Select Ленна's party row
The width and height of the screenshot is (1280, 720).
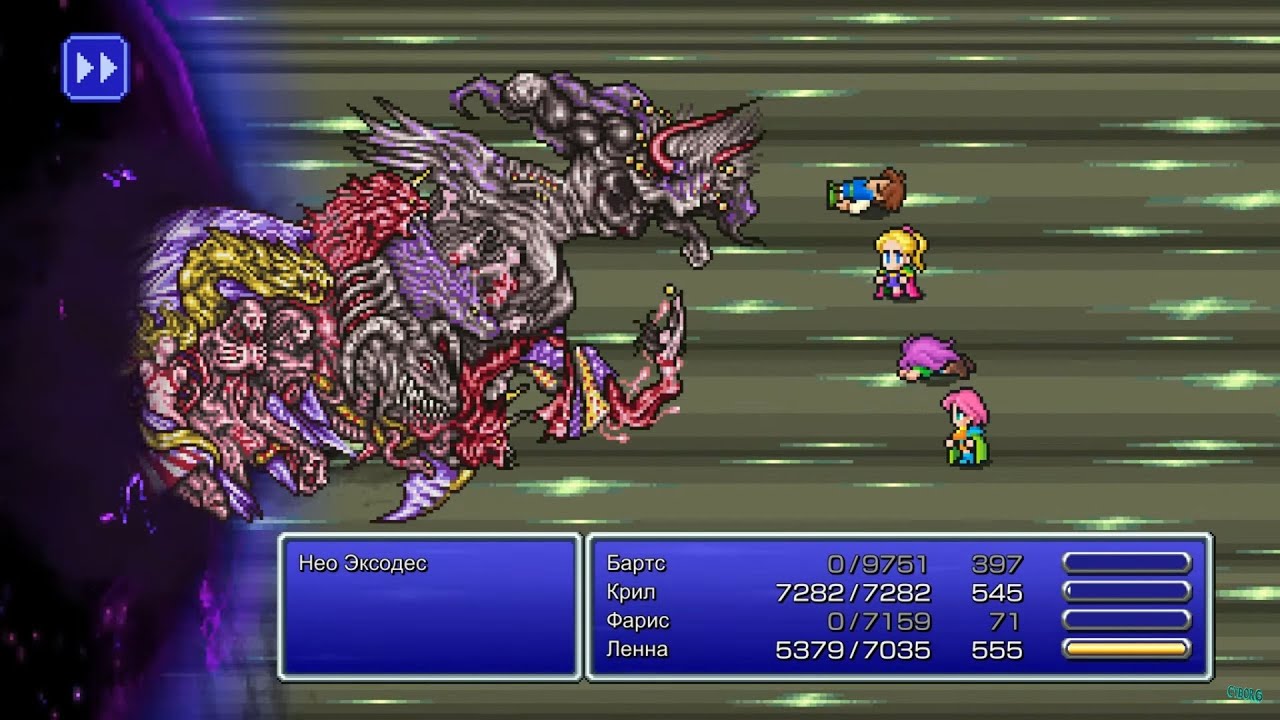click(x=637, y=650)
